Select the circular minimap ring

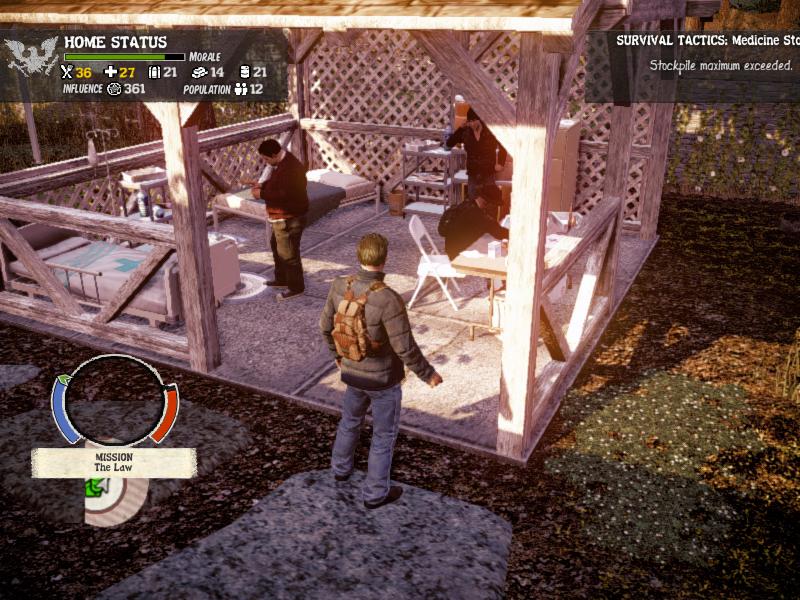115,401
